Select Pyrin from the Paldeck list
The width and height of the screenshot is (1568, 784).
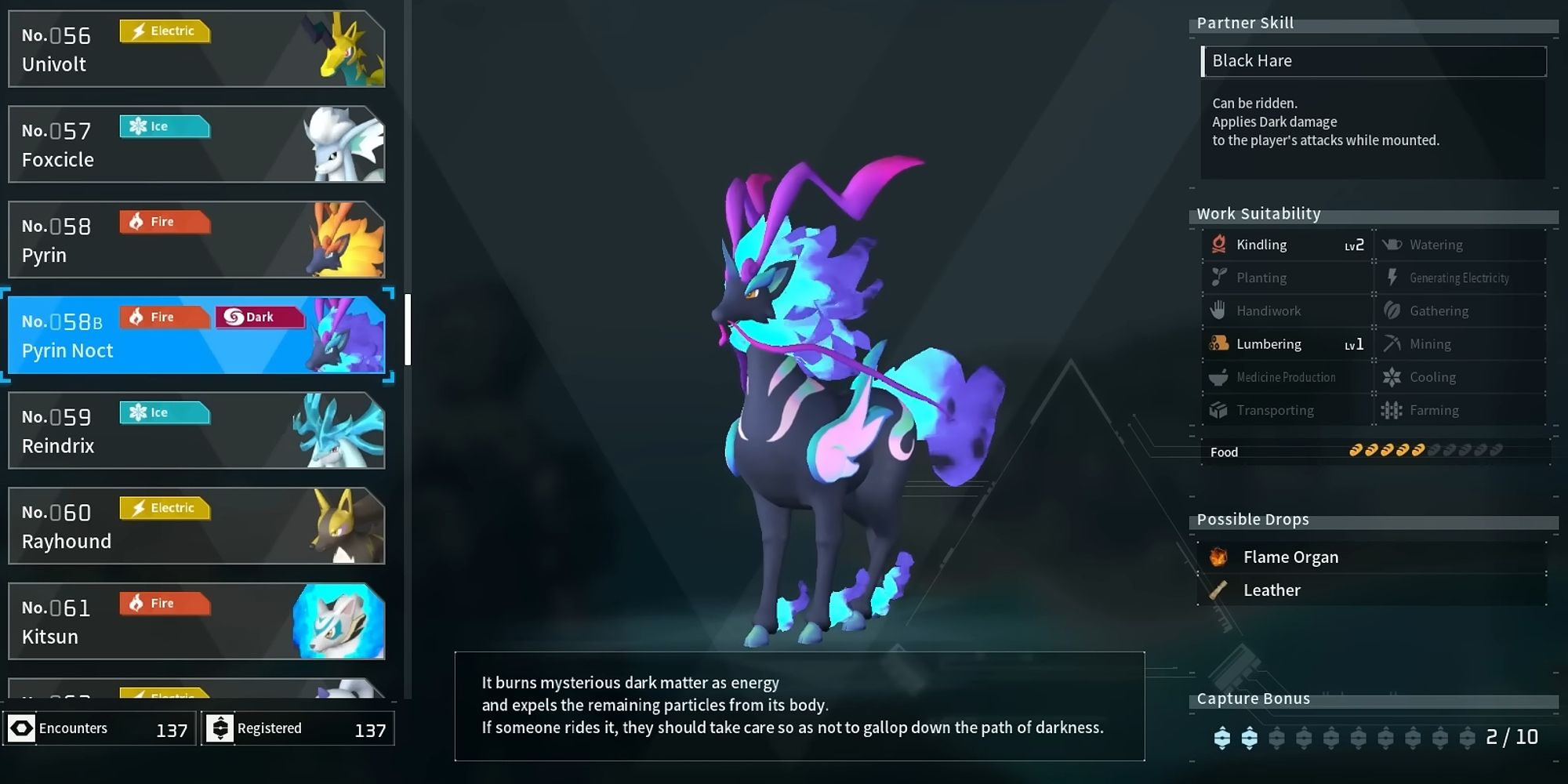(x=196, y=240)
